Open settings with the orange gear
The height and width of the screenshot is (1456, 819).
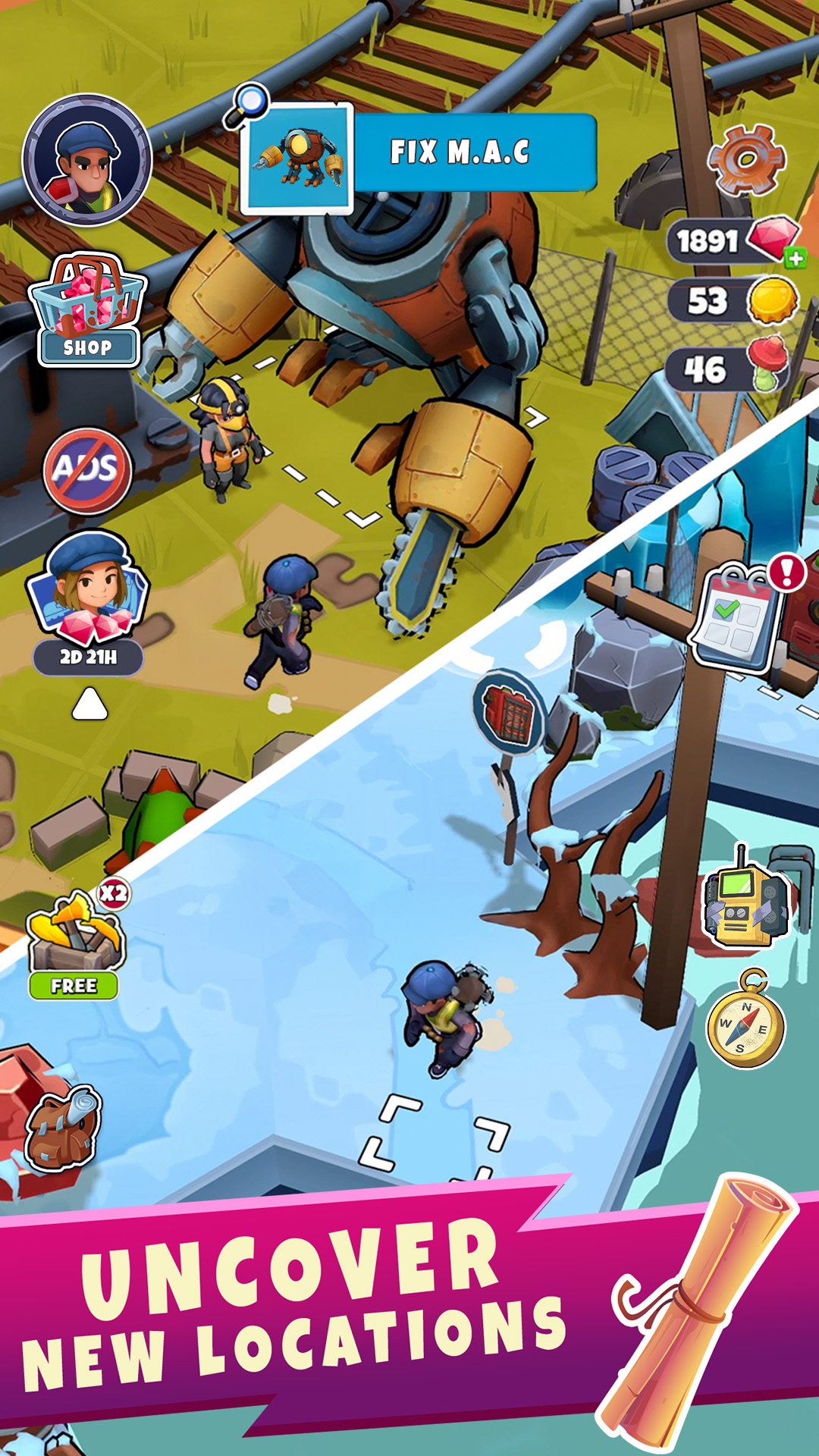745,160
